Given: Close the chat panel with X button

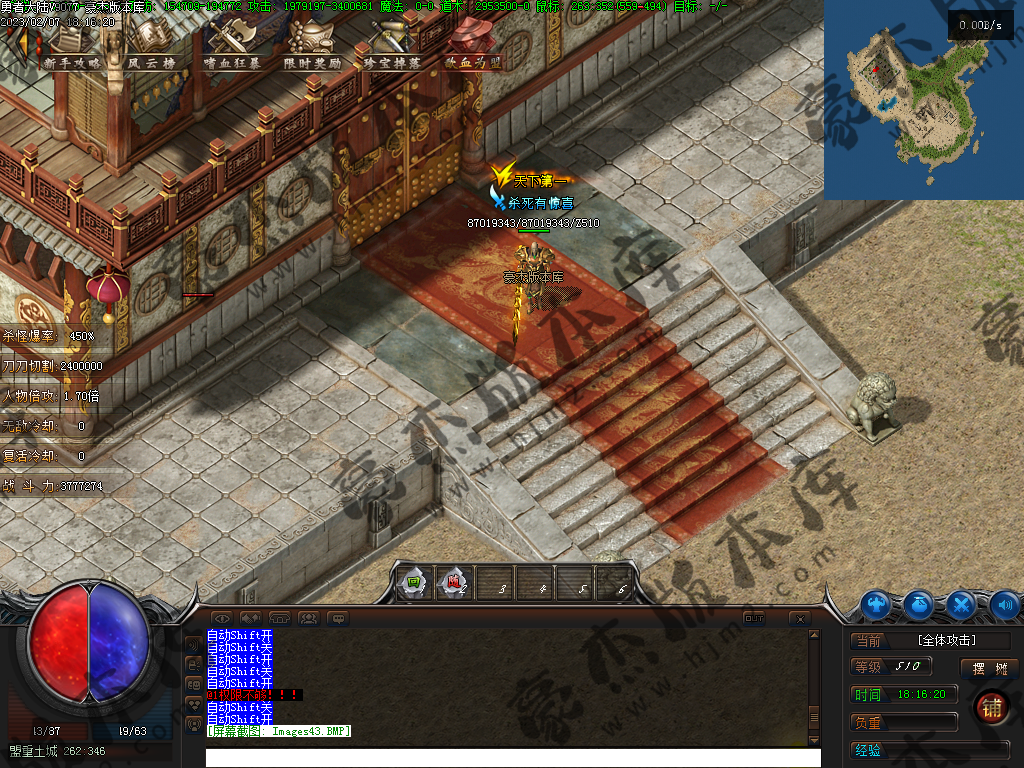Looking at the screenshot, I should (x=798, y=619).
